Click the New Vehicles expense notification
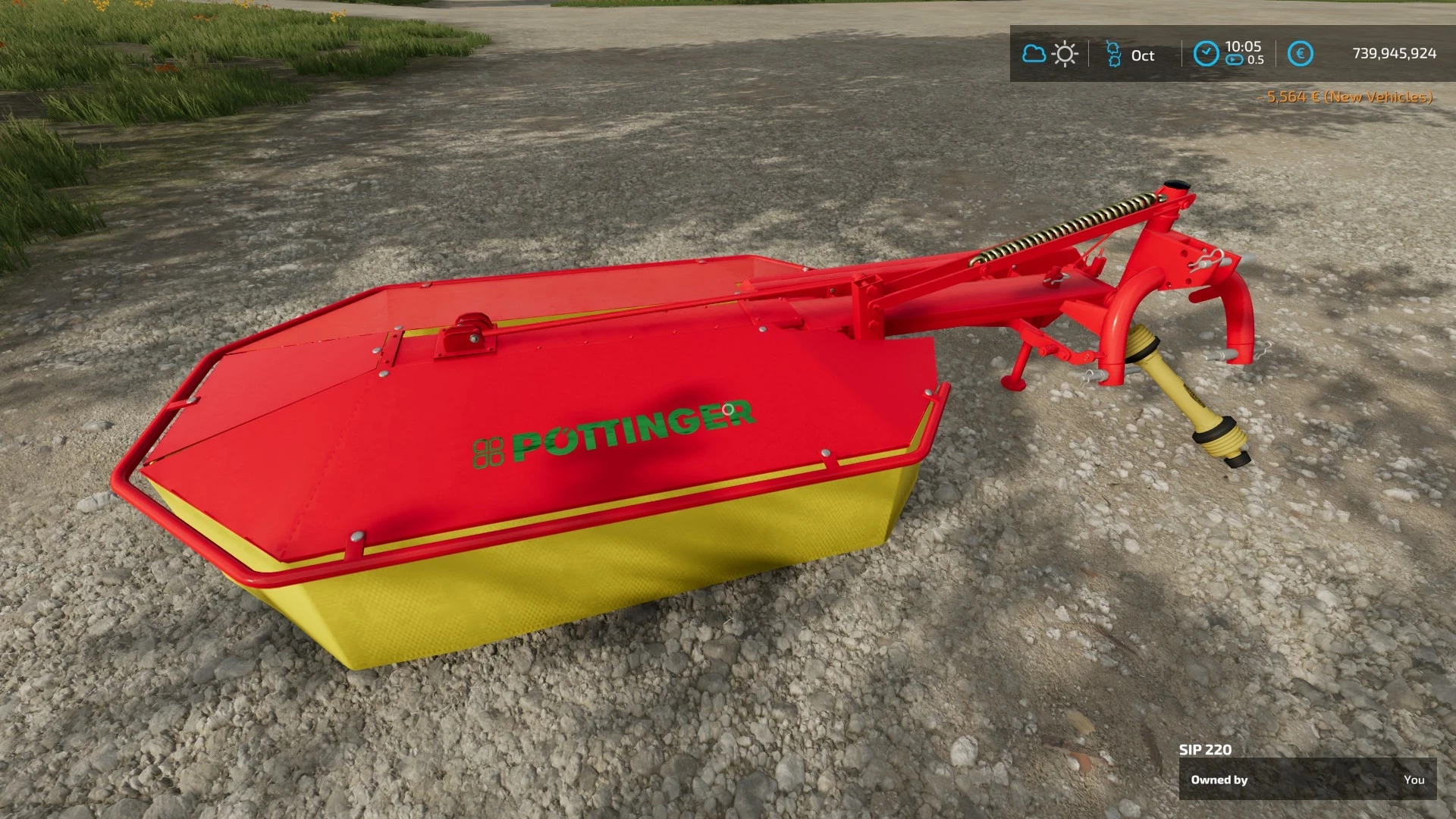1456x819 pixels. (1348, 98)
